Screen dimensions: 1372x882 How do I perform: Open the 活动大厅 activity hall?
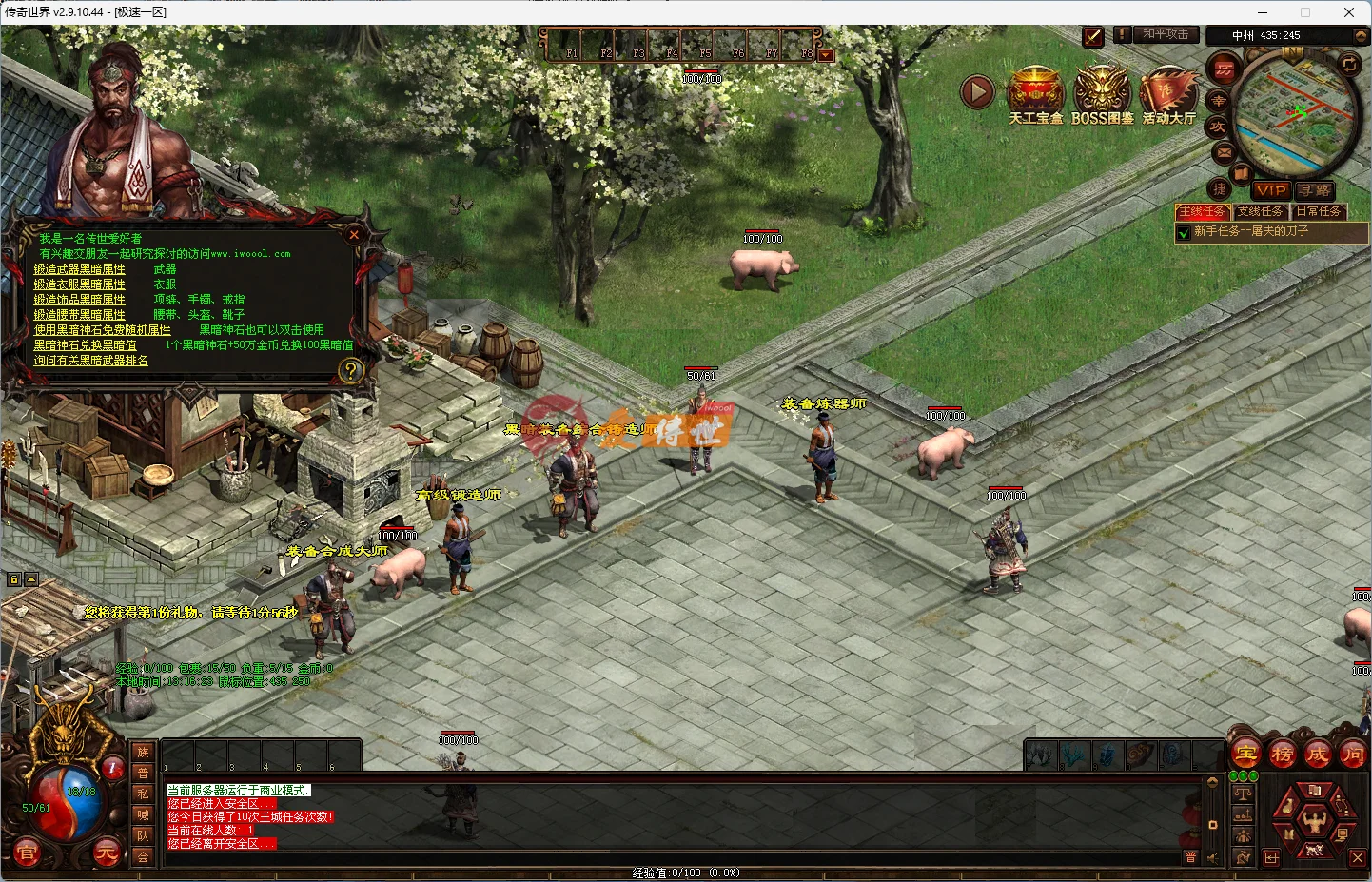pyautogui.click(x=1168, y=90)
